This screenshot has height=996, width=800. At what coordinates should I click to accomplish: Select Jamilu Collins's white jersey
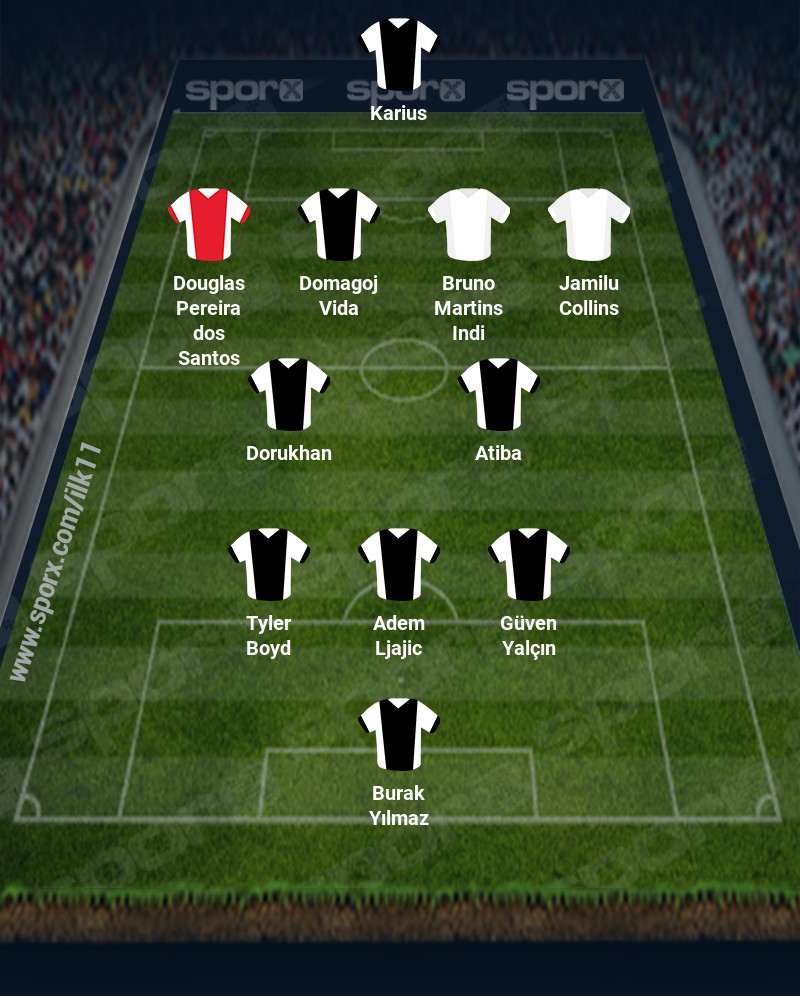[589, 224]
